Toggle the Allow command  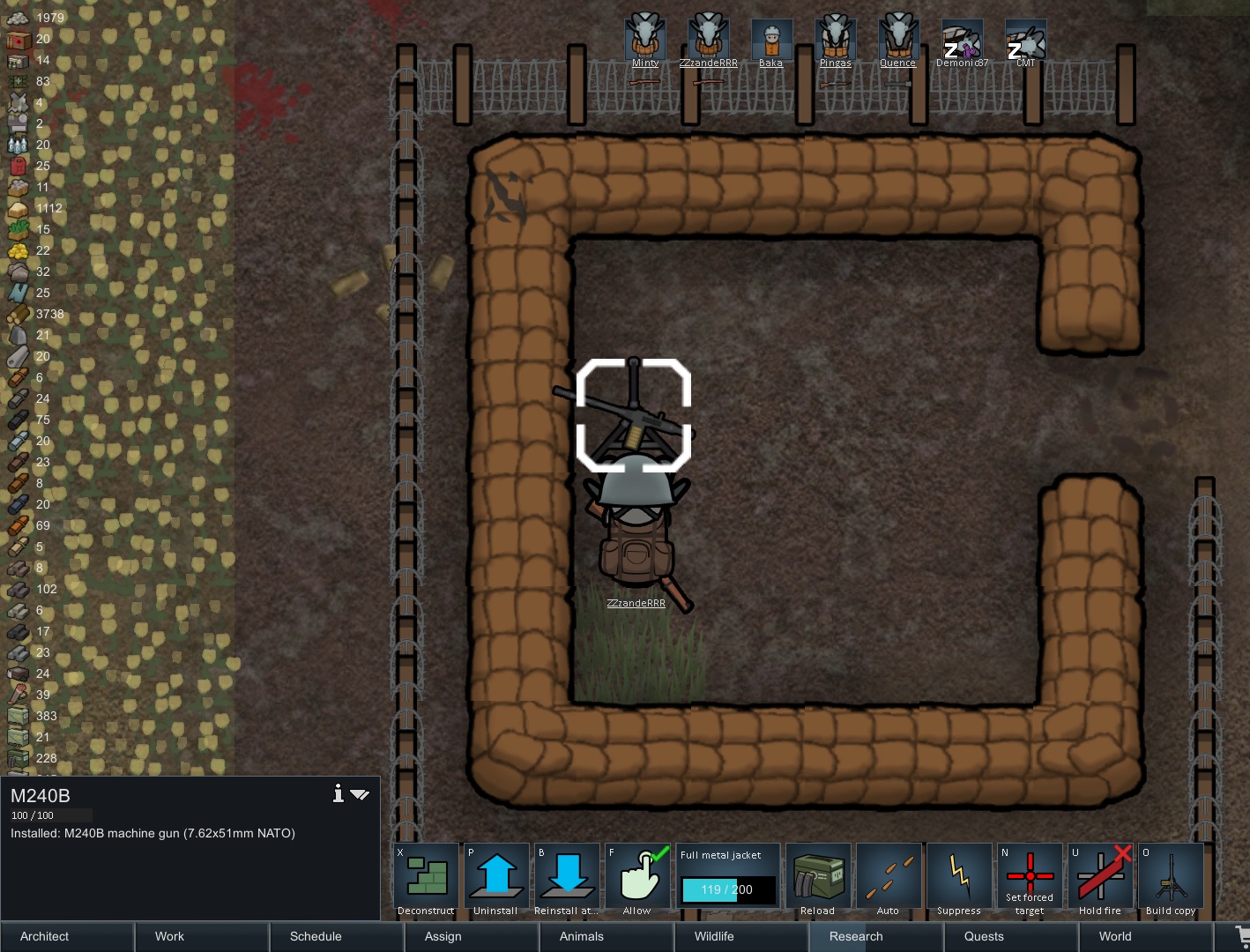[637, 880]
